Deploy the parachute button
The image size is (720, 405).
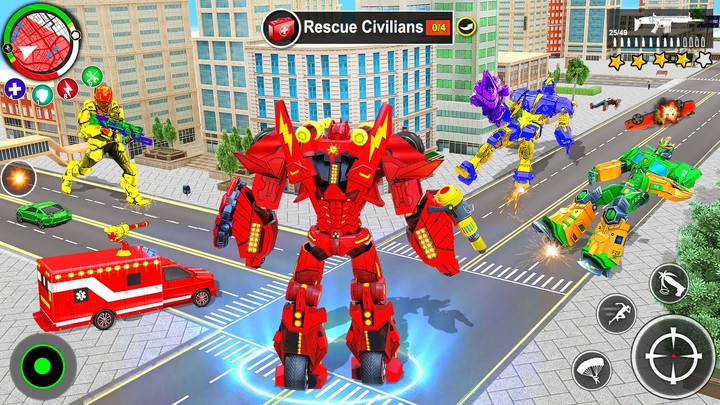[x=591, y=370]
